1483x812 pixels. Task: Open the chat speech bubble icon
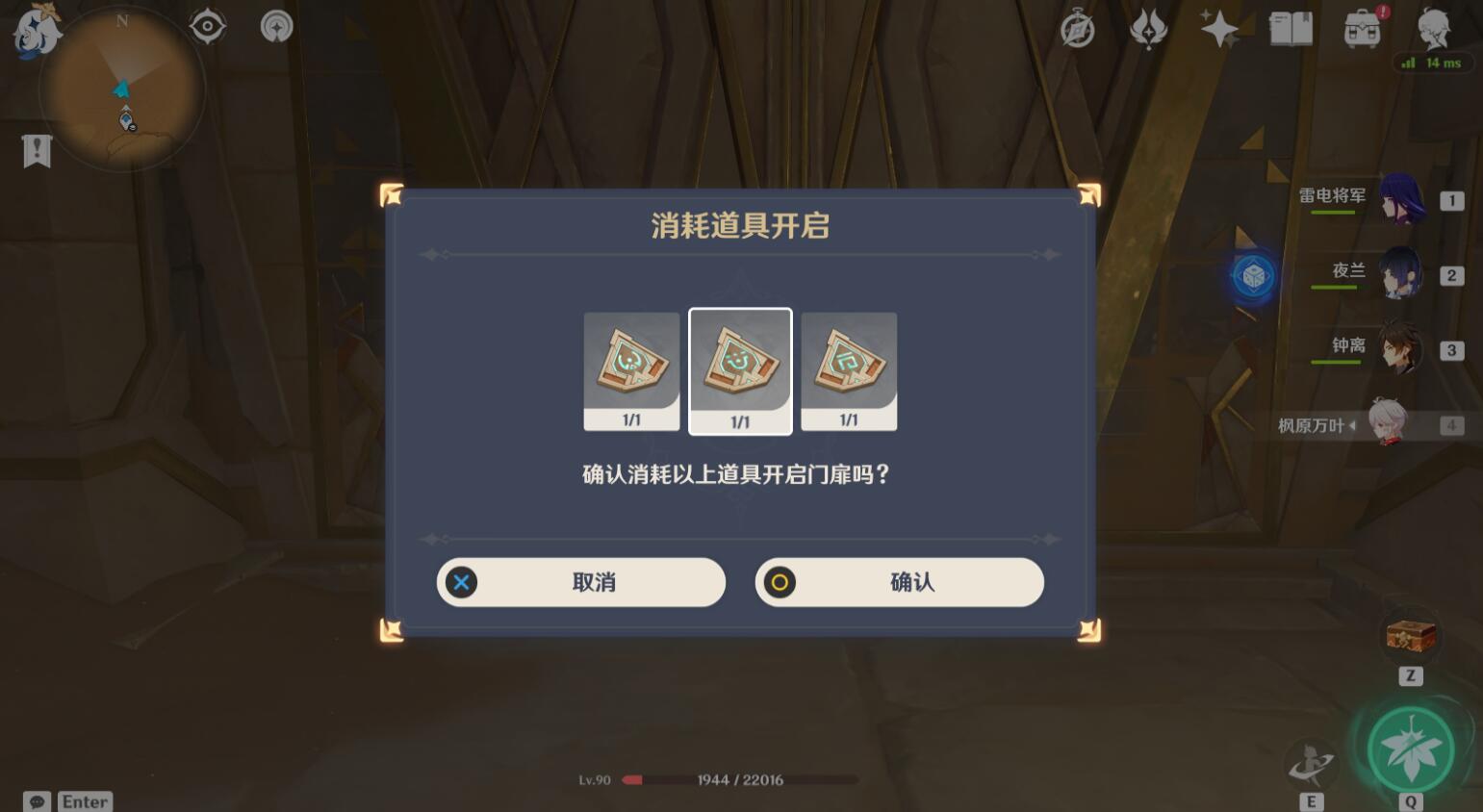pos(37,801)
